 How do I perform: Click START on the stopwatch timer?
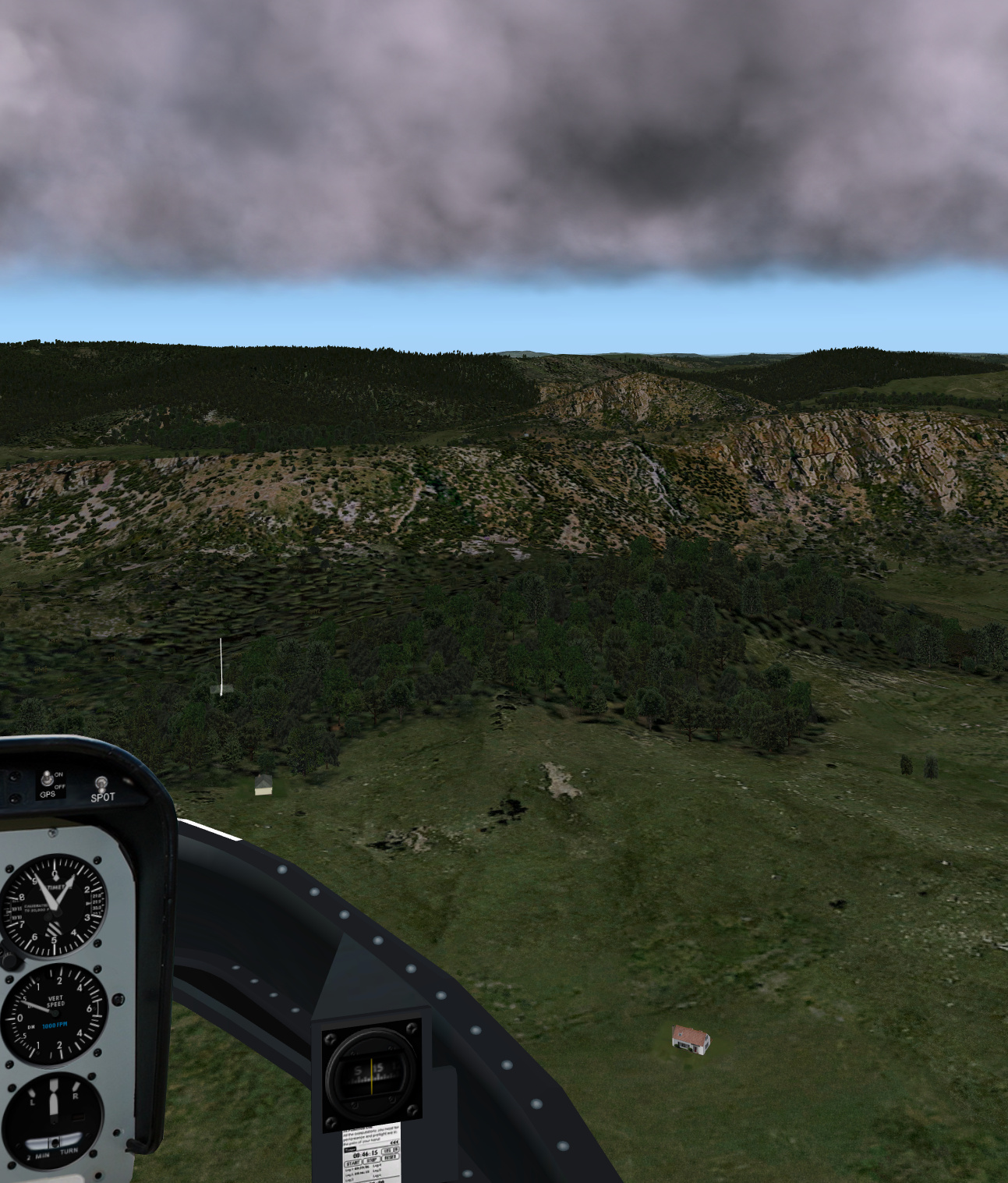352,1162
